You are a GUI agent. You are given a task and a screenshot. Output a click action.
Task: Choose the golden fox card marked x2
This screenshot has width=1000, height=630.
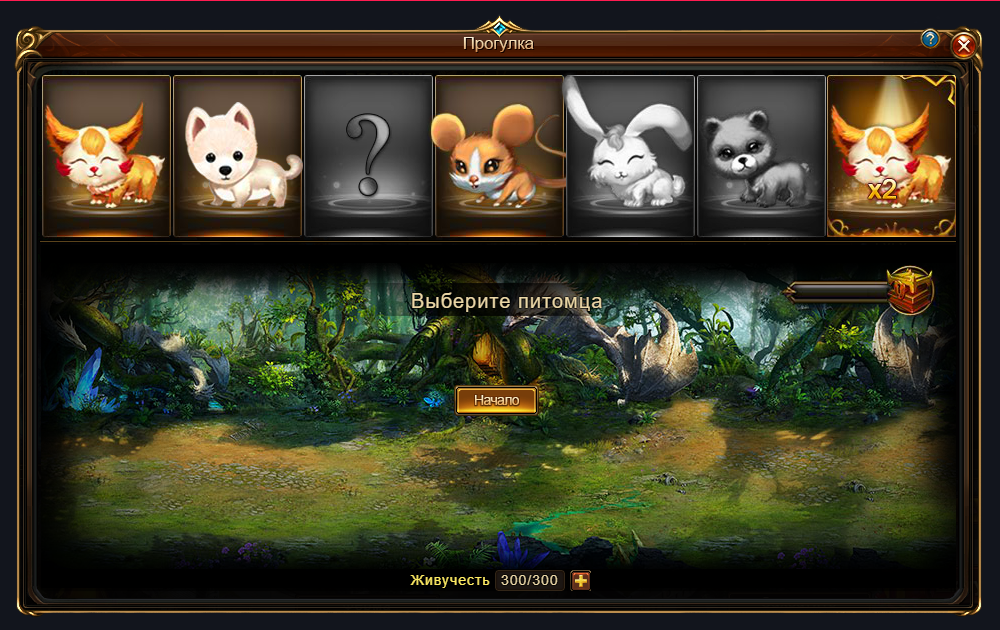(891, 156)
